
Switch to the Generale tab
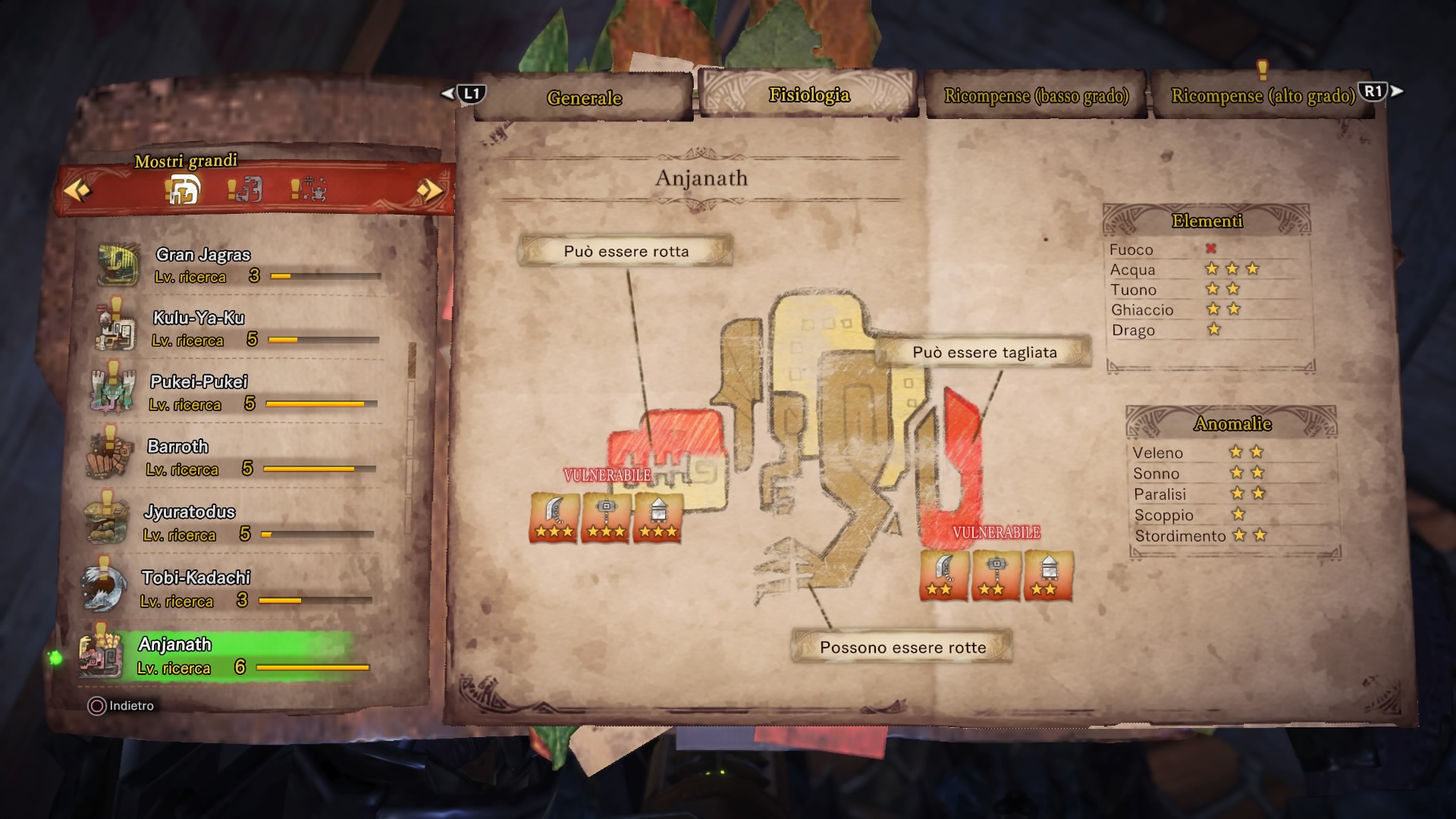pos(583,99)
